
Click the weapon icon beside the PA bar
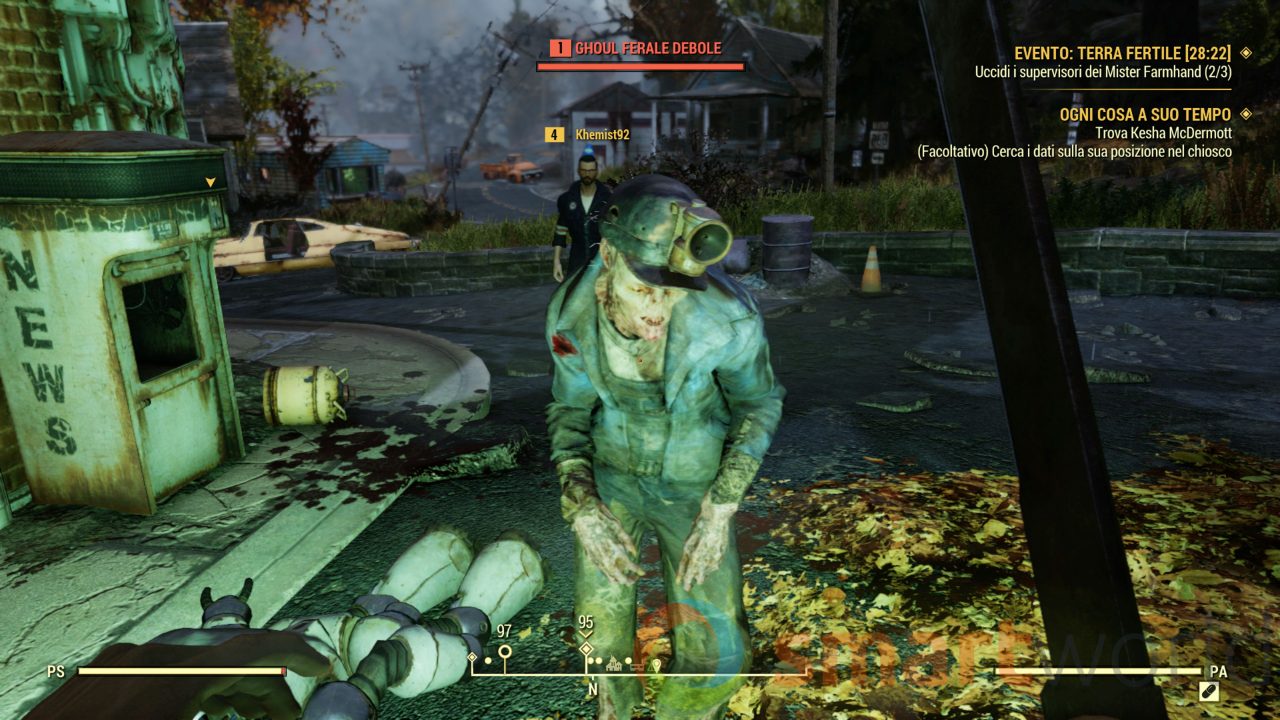pyautogui.click(x=1208, y=690)
